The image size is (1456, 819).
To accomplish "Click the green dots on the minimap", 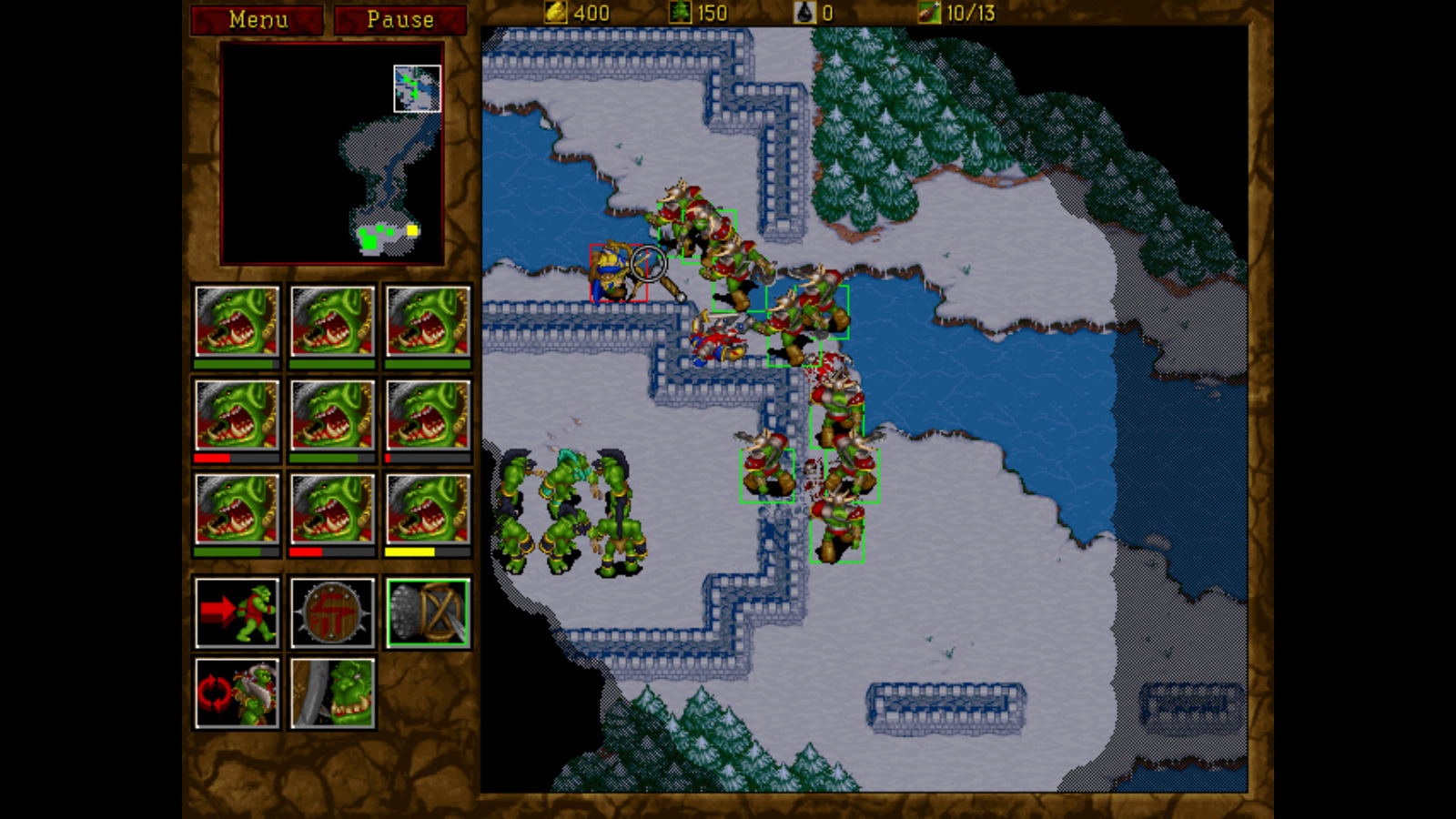I will tap(371, 238).
